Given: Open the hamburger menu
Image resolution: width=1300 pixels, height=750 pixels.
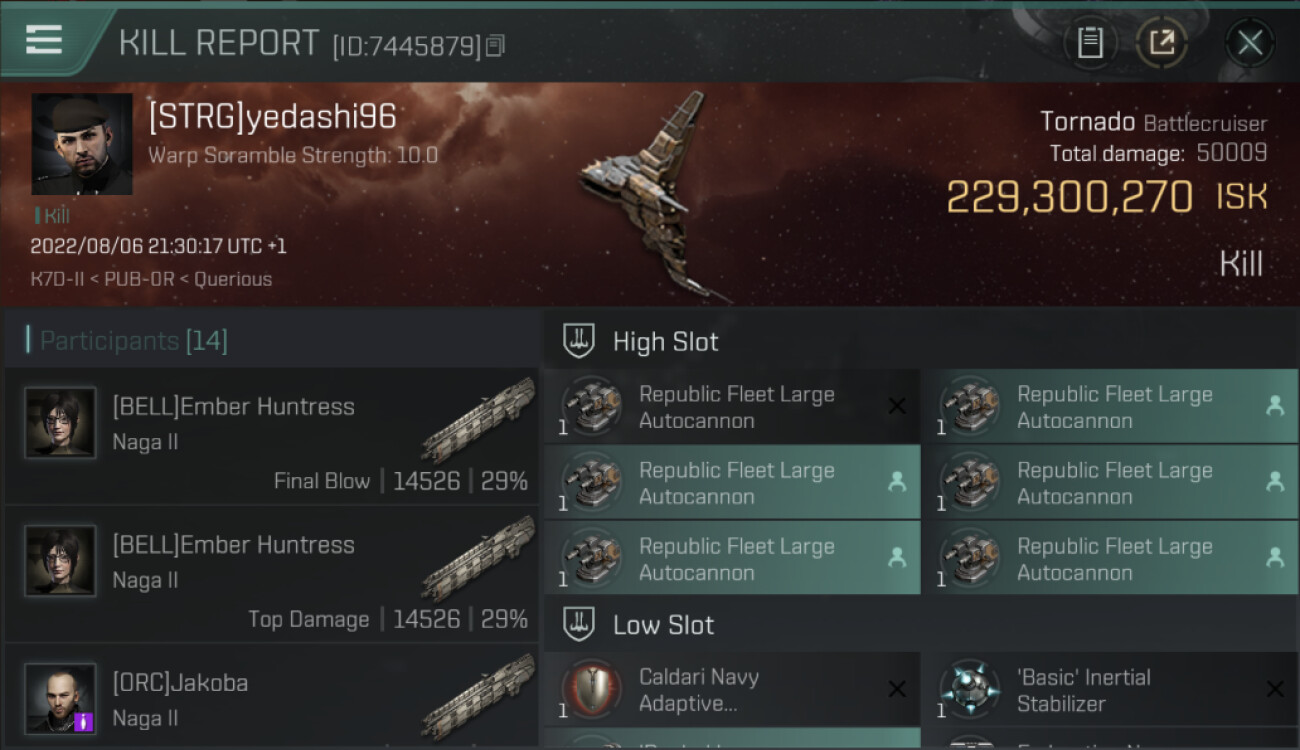Looking at the screenshot, I should [44, 40].
